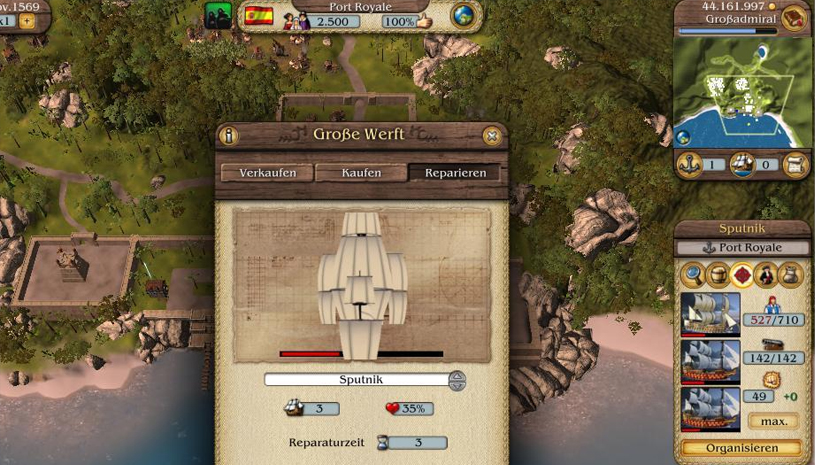Open the captain portrait icon

click(766, 274)
